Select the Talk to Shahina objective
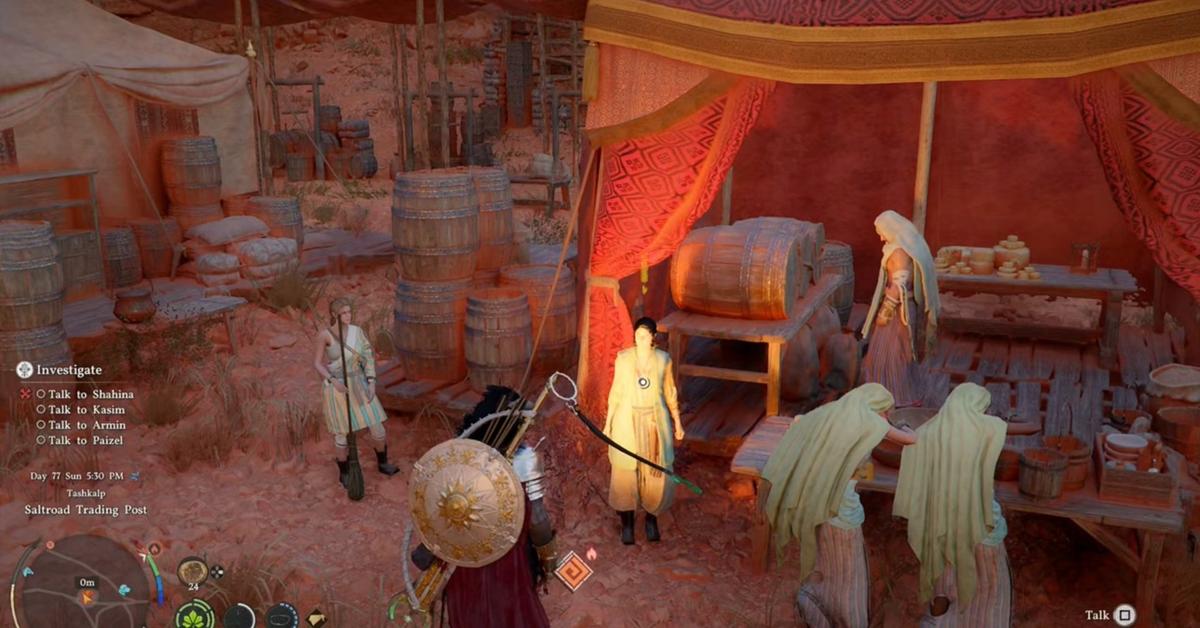Viewport: 1200px width, 628px height. (90, 394)
